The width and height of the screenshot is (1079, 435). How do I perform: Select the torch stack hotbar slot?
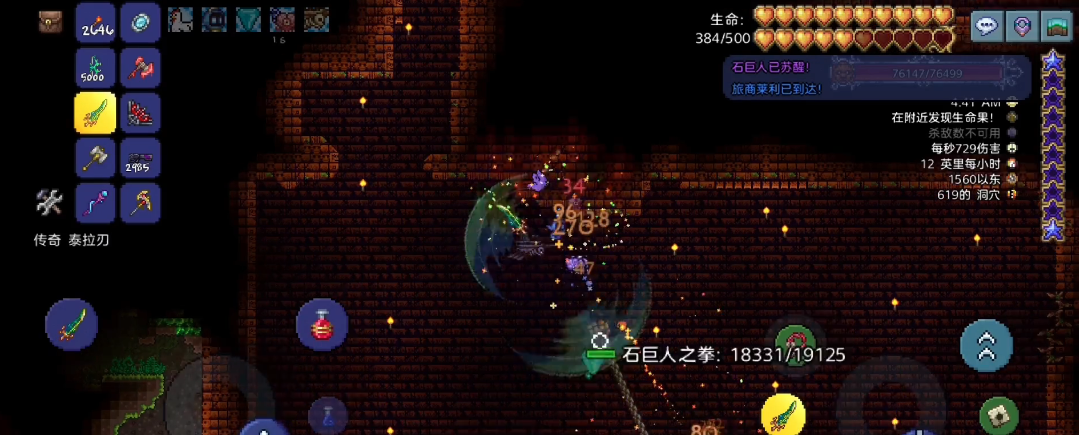click(95, 24)
